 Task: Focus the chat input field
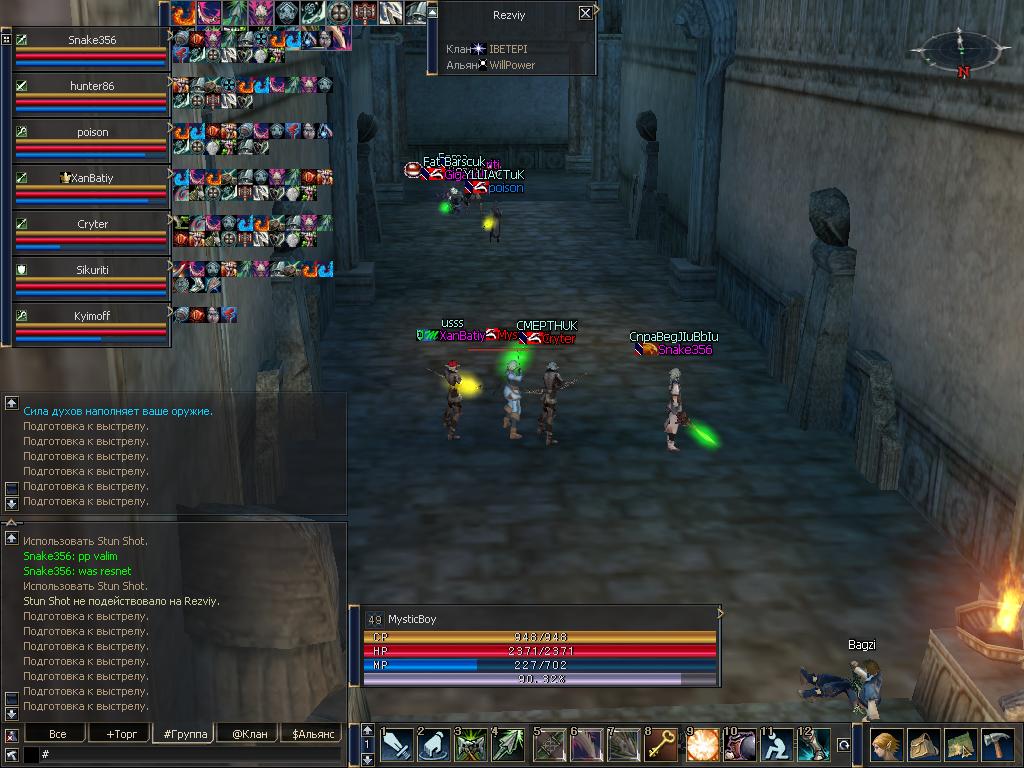[x=190, y=755]
